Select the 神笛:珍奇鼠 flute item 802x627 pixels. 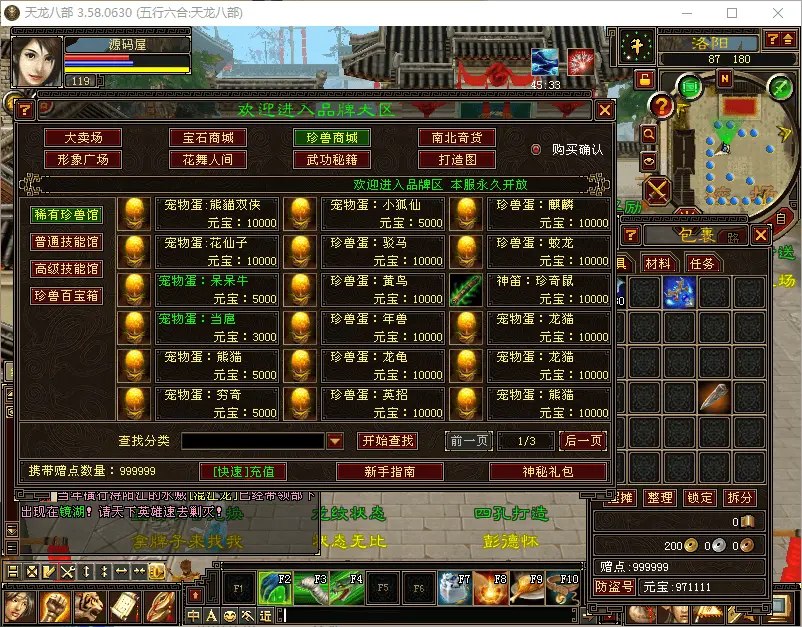pyautogui.click(x=549, y=288)
